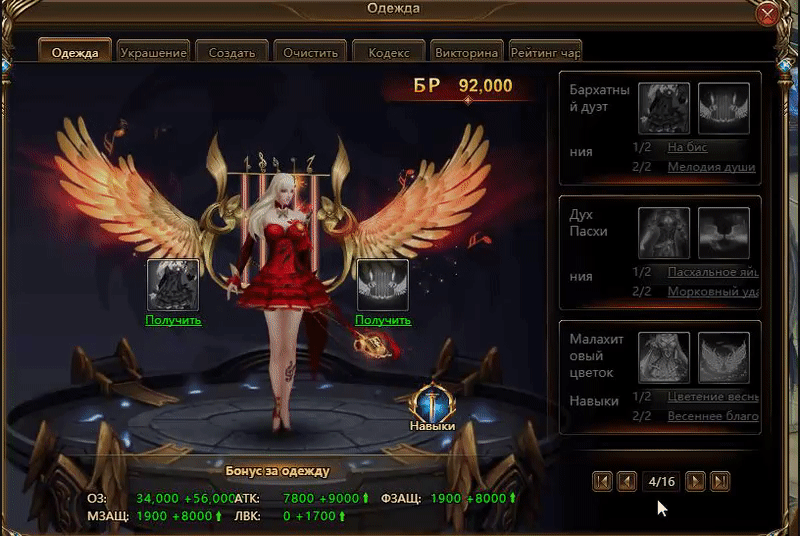Image resolution: width=800 pixels, height=536 pixels.
Task: Jump to the first page of sets
Action: click(x=602, y=481)
